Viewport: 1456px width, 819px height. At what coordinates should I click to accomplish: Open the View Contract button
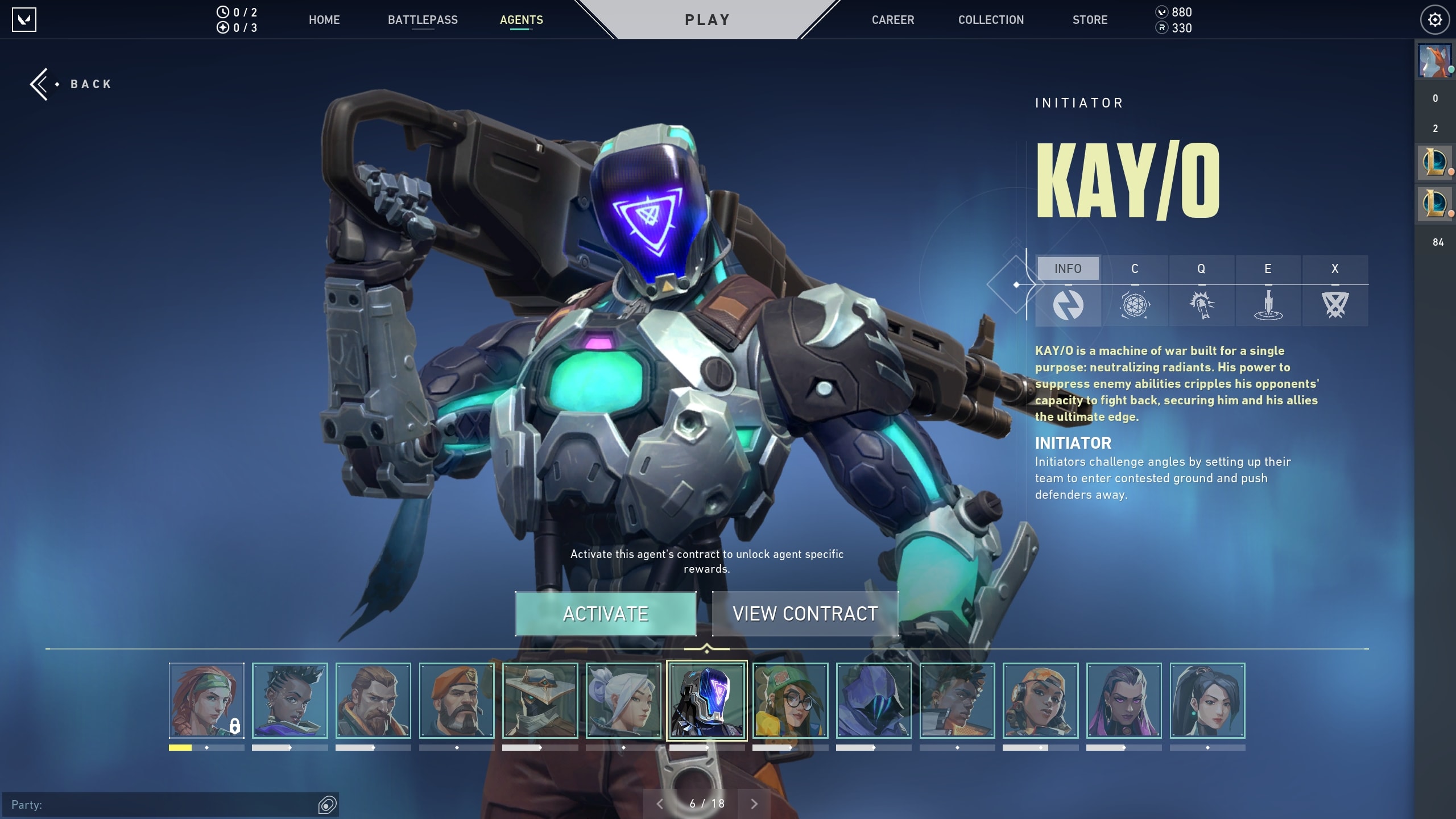(805, 614)
